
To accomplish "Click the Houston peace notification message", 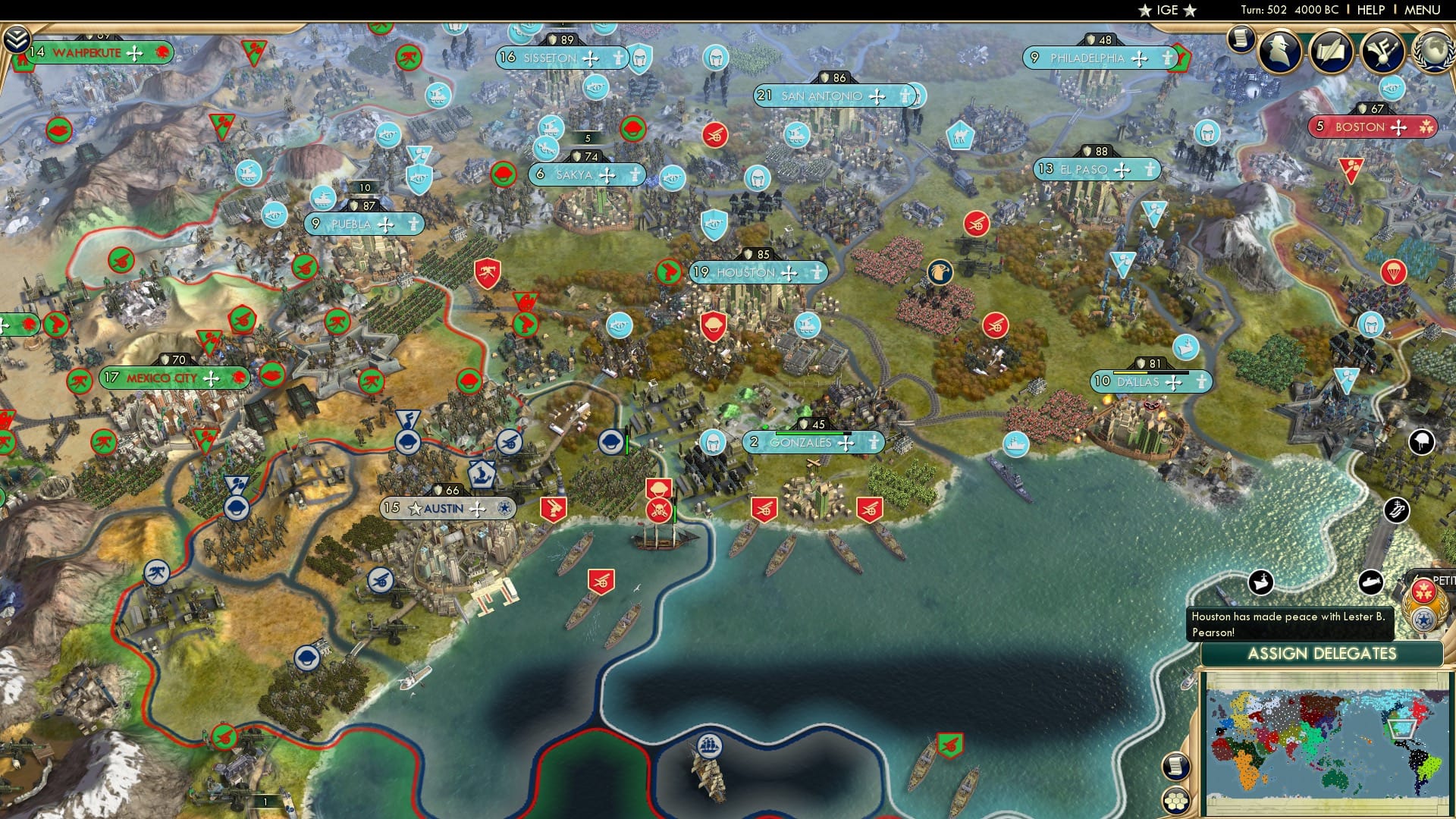I will coord(1289,625).
